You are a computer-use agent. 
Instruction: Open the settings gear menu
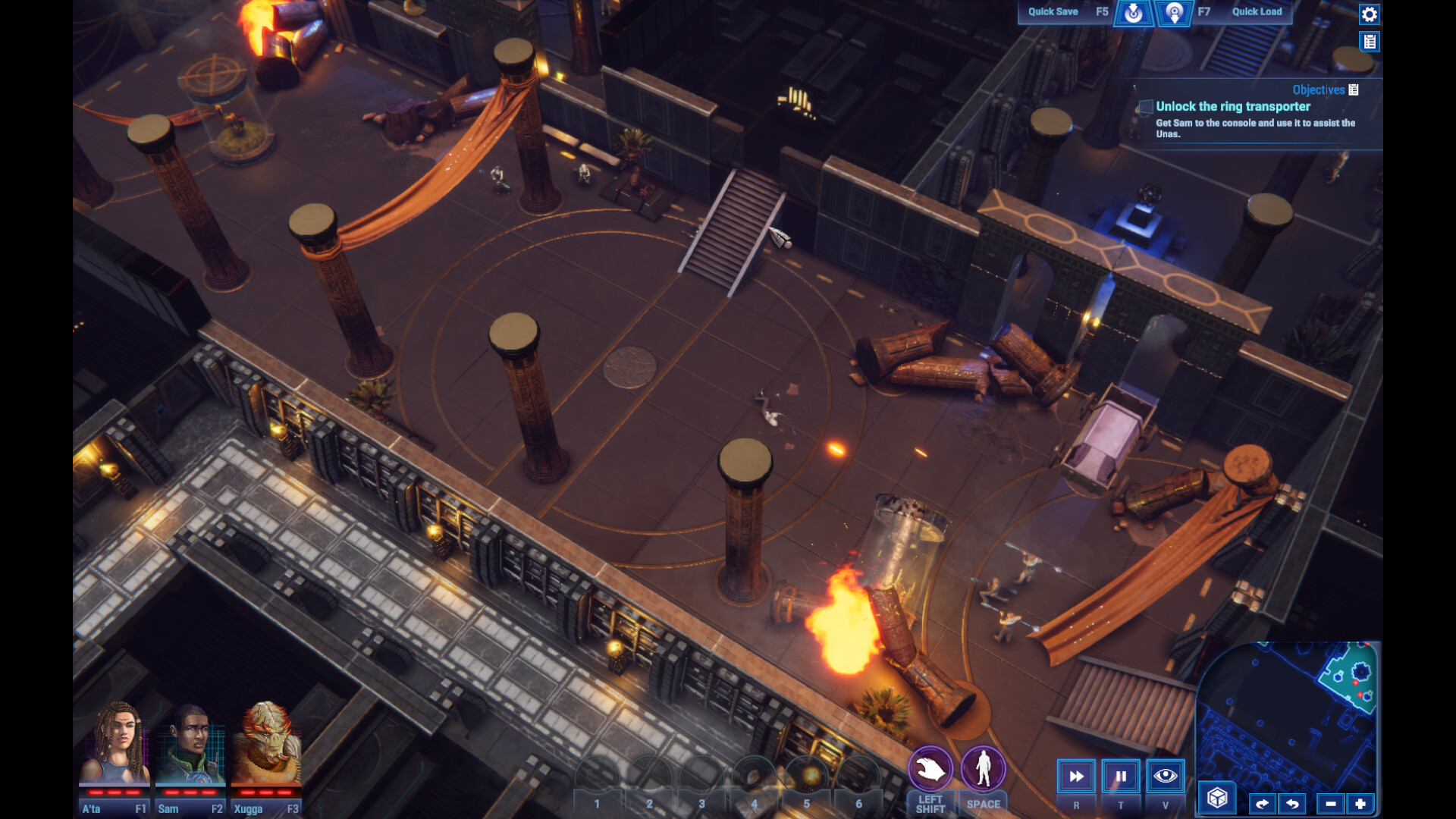(1370, 14)
